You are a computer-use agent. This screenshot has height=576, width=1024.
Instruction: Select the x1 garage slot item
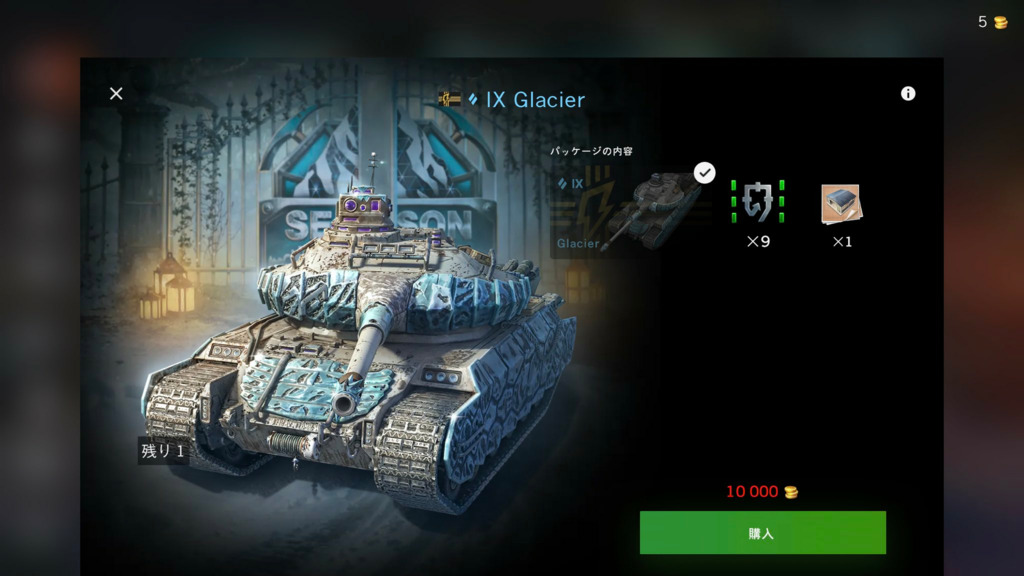[x=841, y=204]
